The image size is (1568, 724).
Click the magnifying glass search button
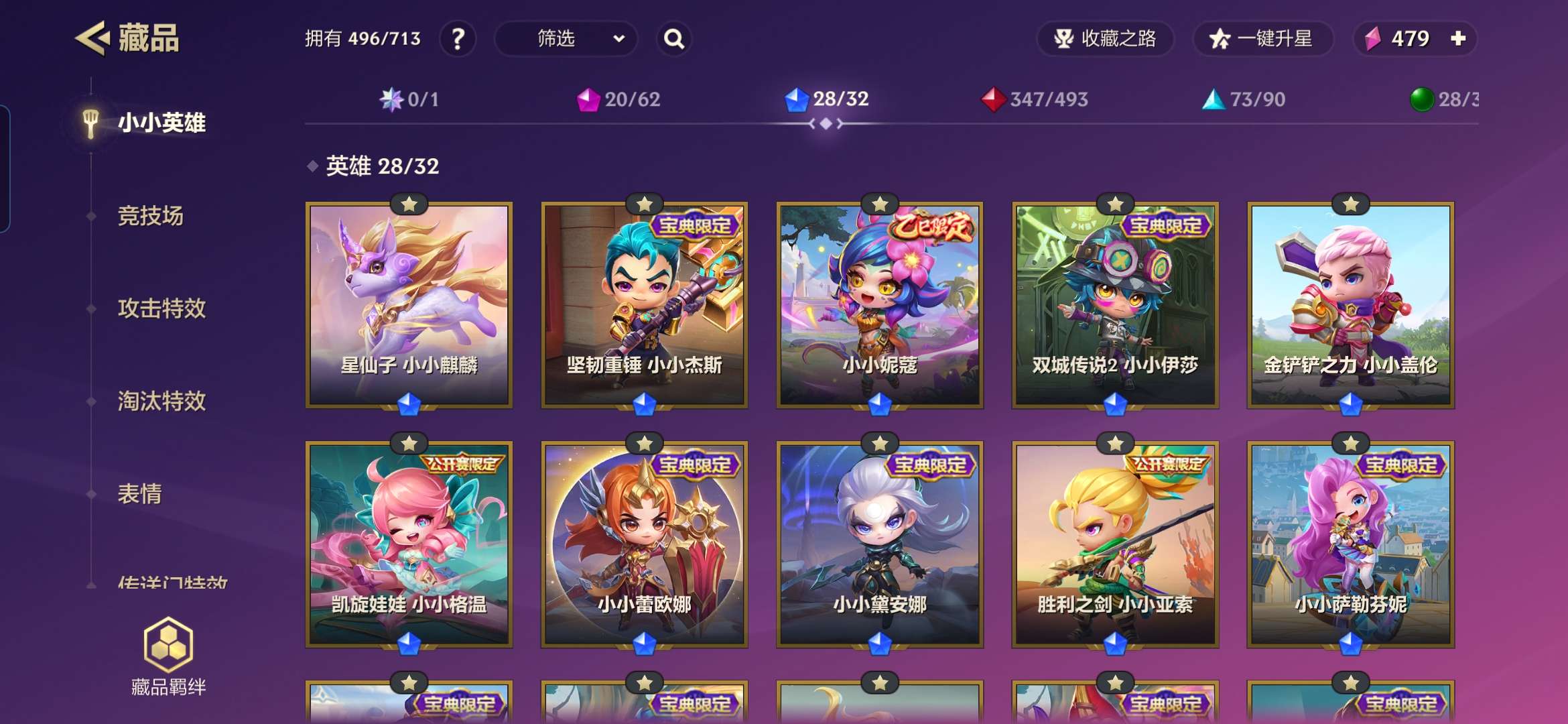point(673,39)
